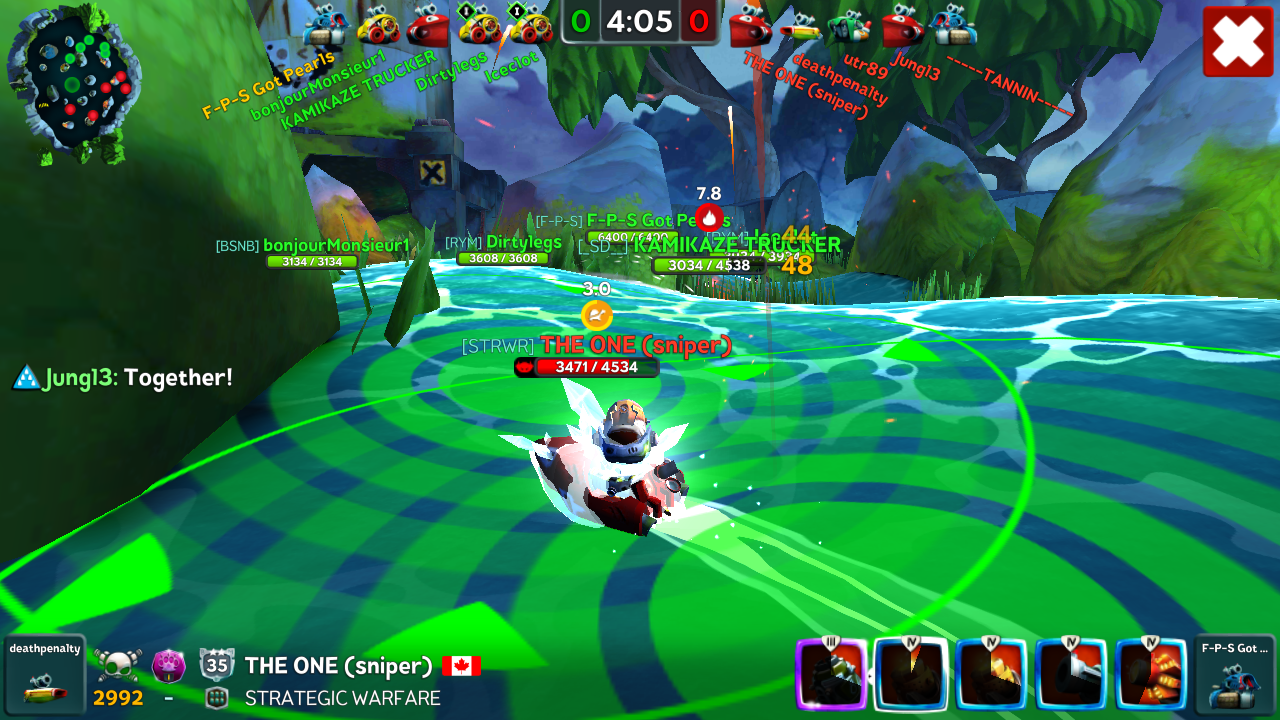Select TANNIN's blue ship icon in the top bar
Image resolution: width=1280 pixels, height=720 pixels.
coord(953,27)
